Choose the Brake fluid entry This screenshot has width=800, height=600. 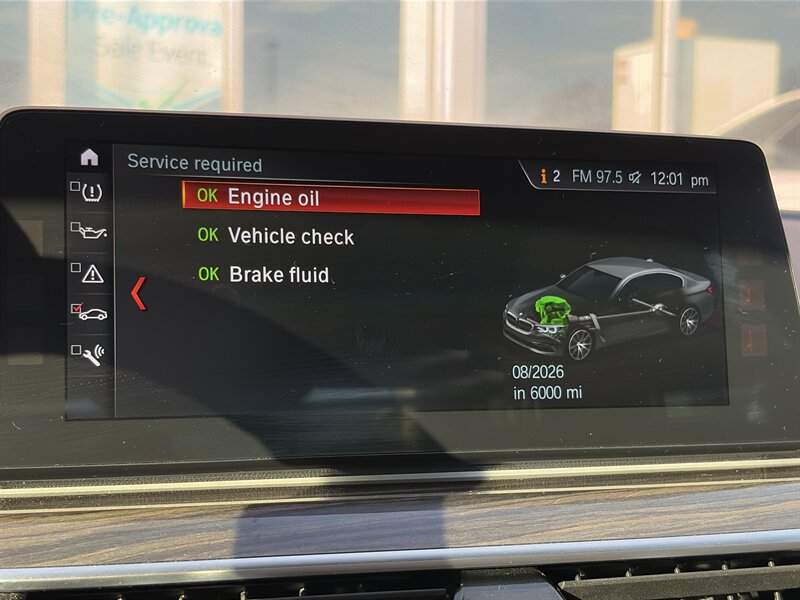coord(278,274)
